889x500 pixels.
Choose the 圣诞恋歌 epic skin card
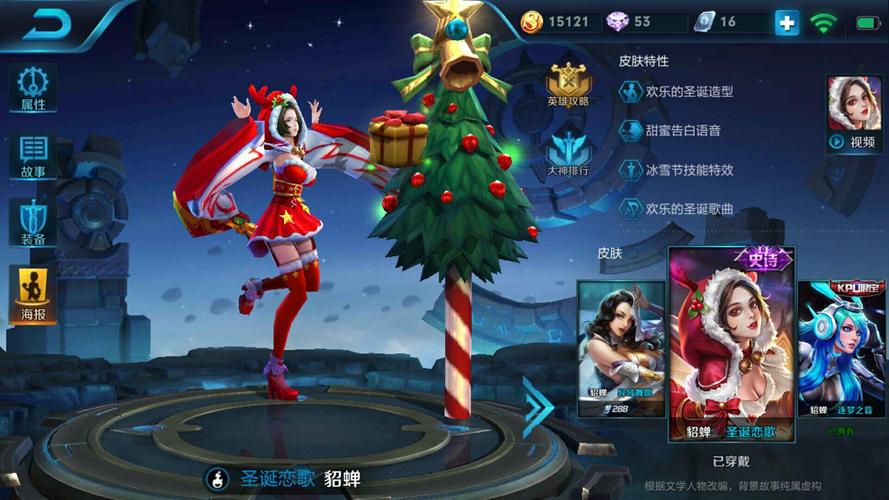[x=731, y=346]
